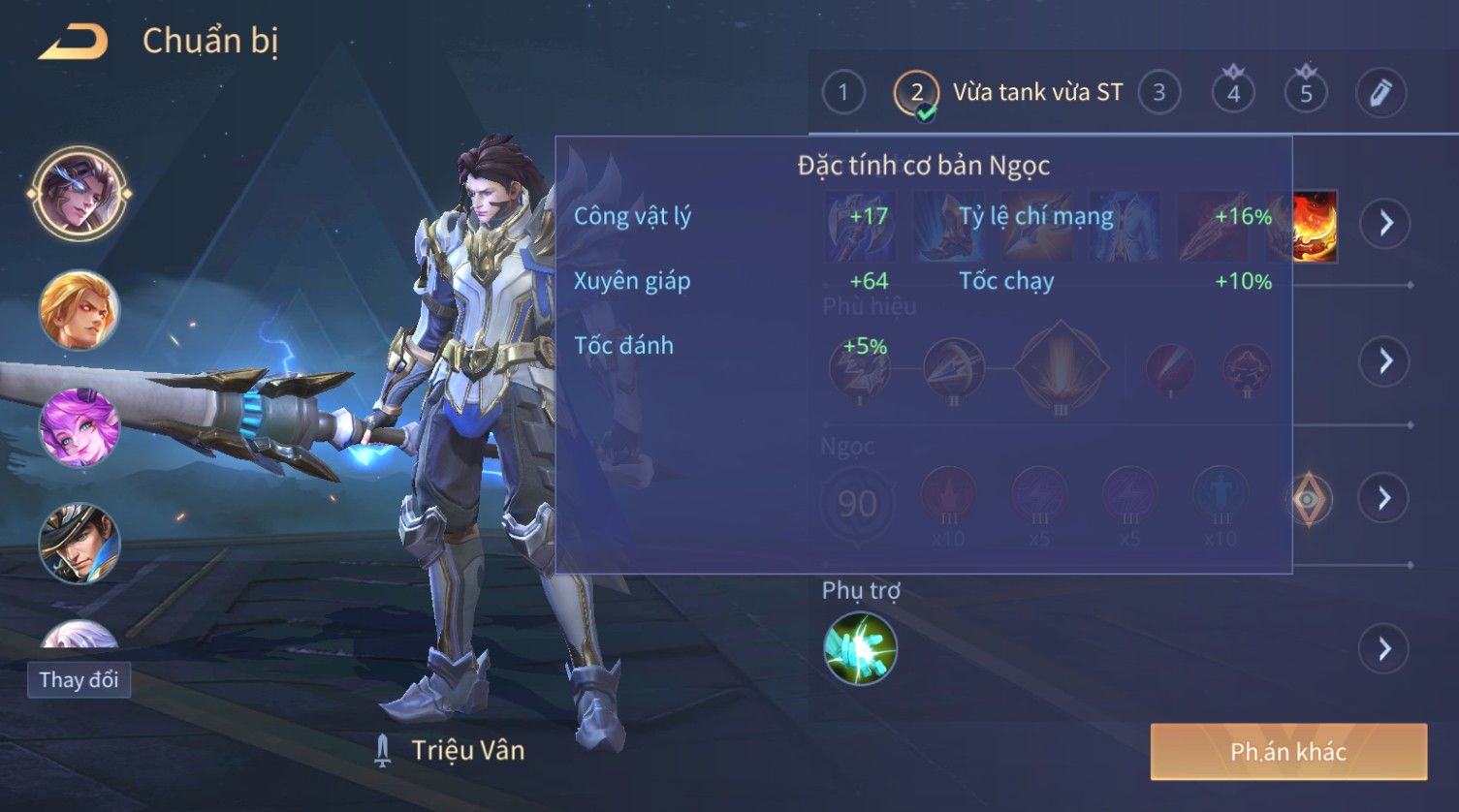The width and height of the screenshot is (1459, 812).
Task: Click the Thay đổi button
Action: [79, 679]
